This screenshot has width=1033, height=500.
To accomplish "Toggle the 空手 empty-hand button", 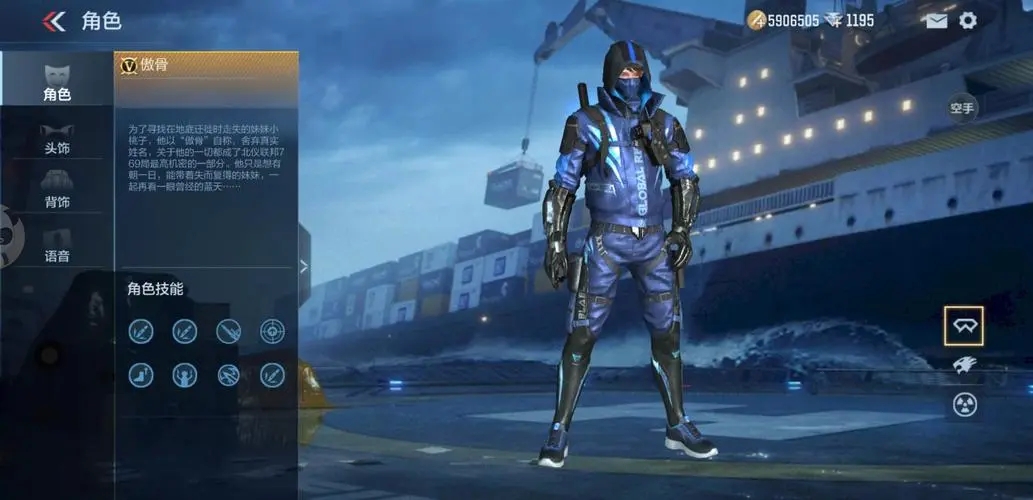I will coord(962,108).
